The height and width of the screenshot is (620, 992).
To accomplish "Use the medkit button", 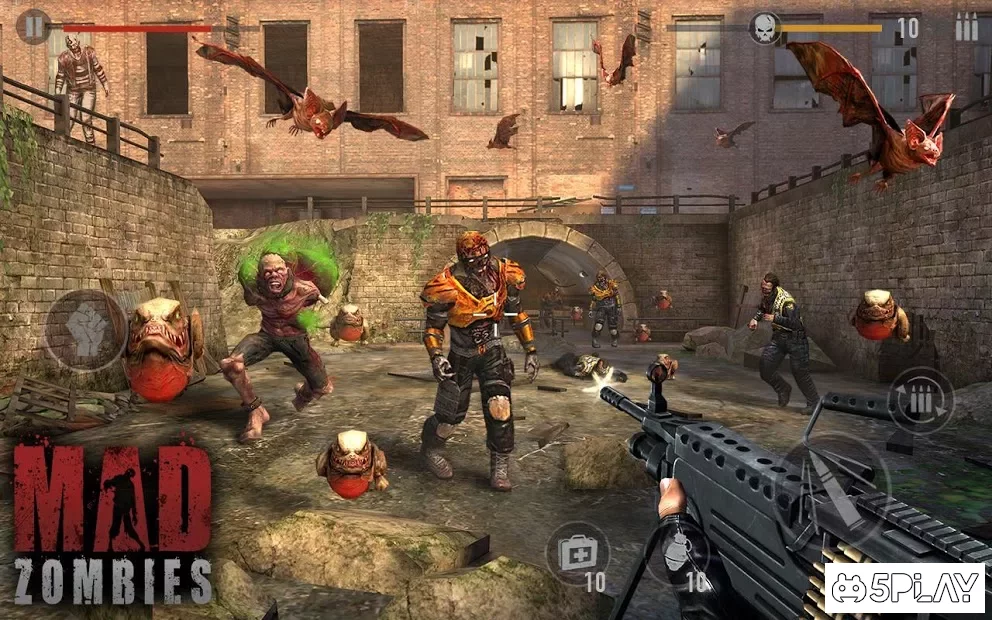I will [577, 553].
